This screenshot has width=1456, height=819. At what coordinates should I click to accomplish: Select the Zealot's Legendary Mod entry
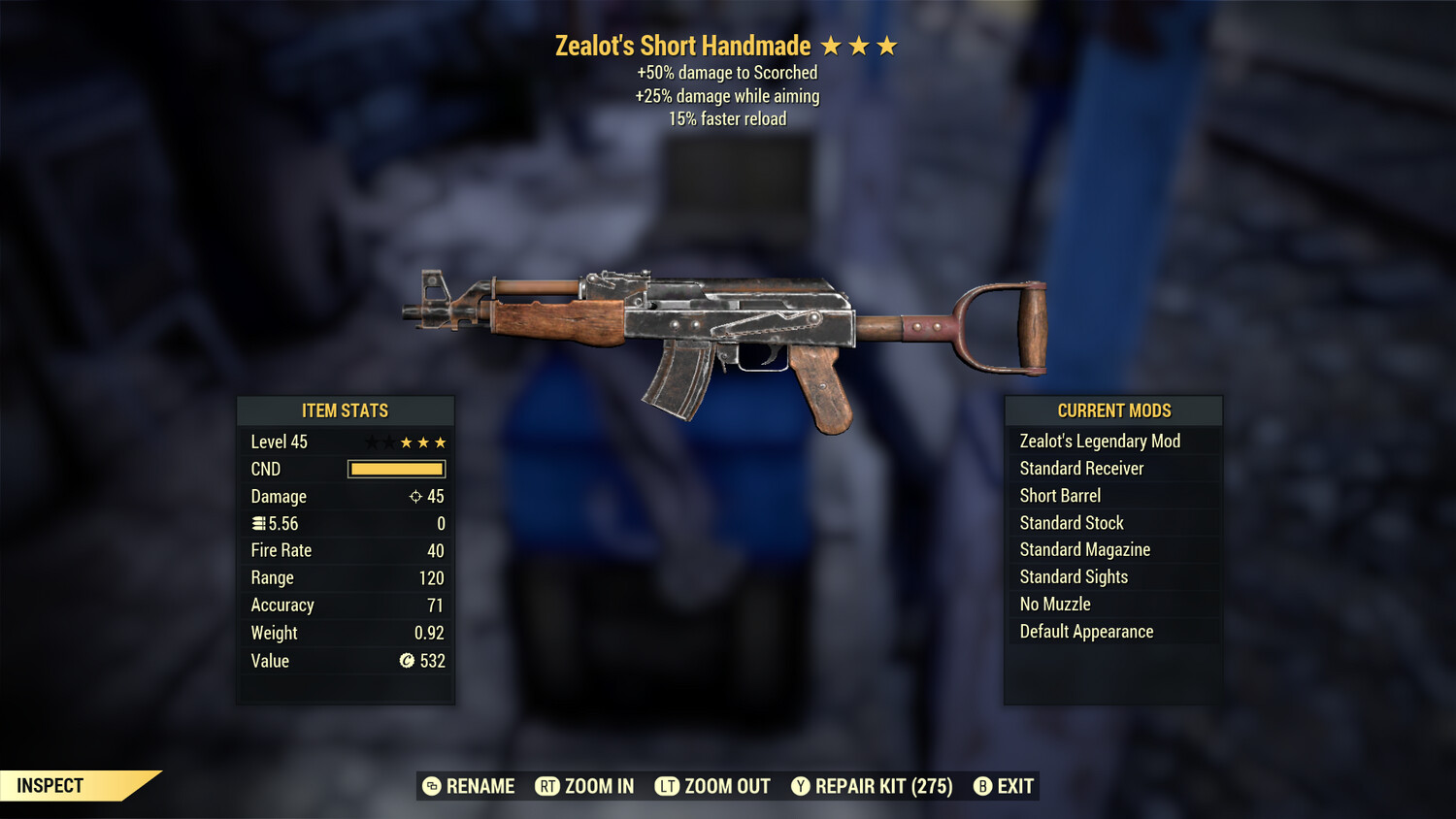tap(1100, 441)
